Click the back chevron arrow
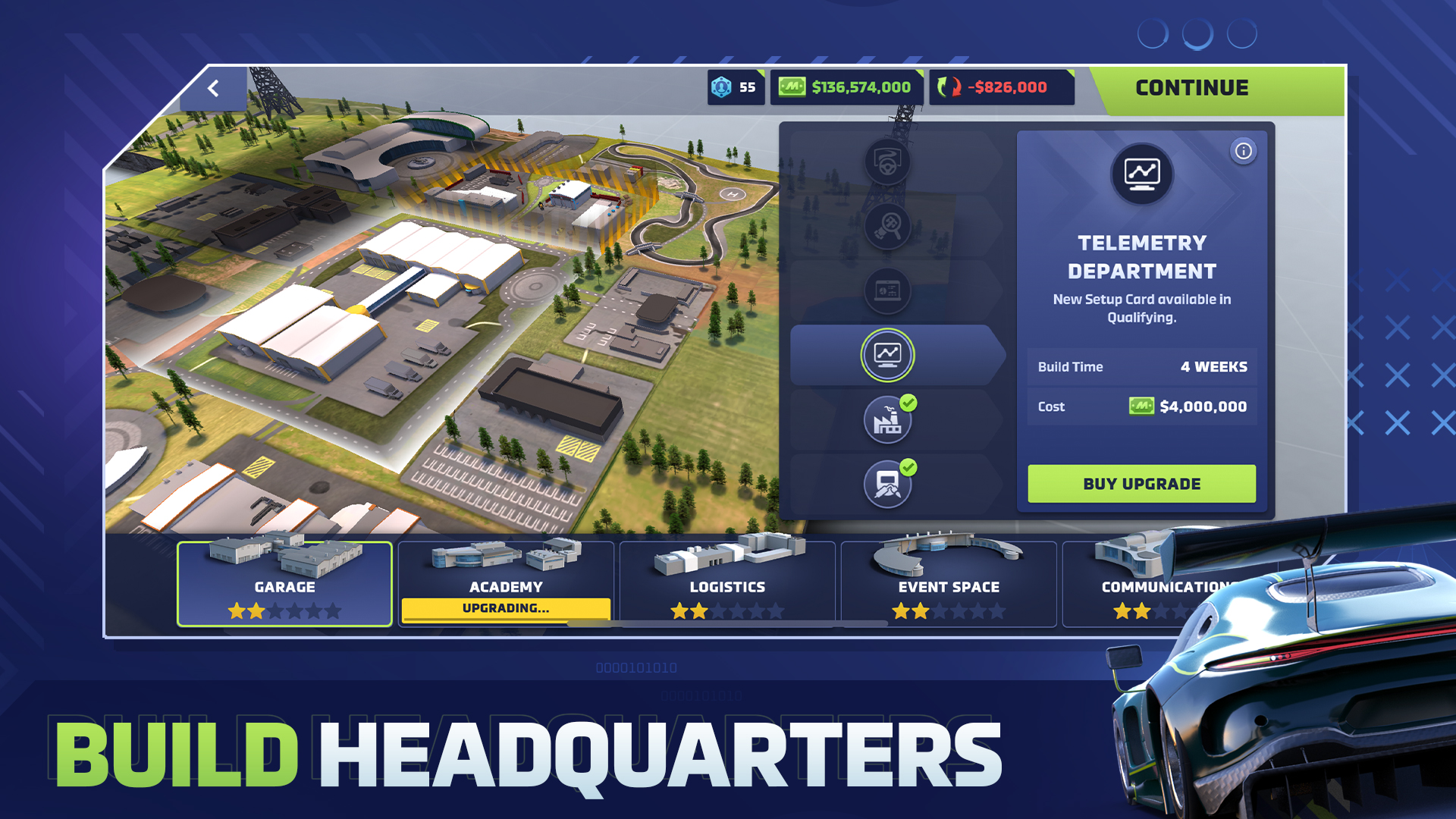 pyautogui.click(x=213, y=87)
